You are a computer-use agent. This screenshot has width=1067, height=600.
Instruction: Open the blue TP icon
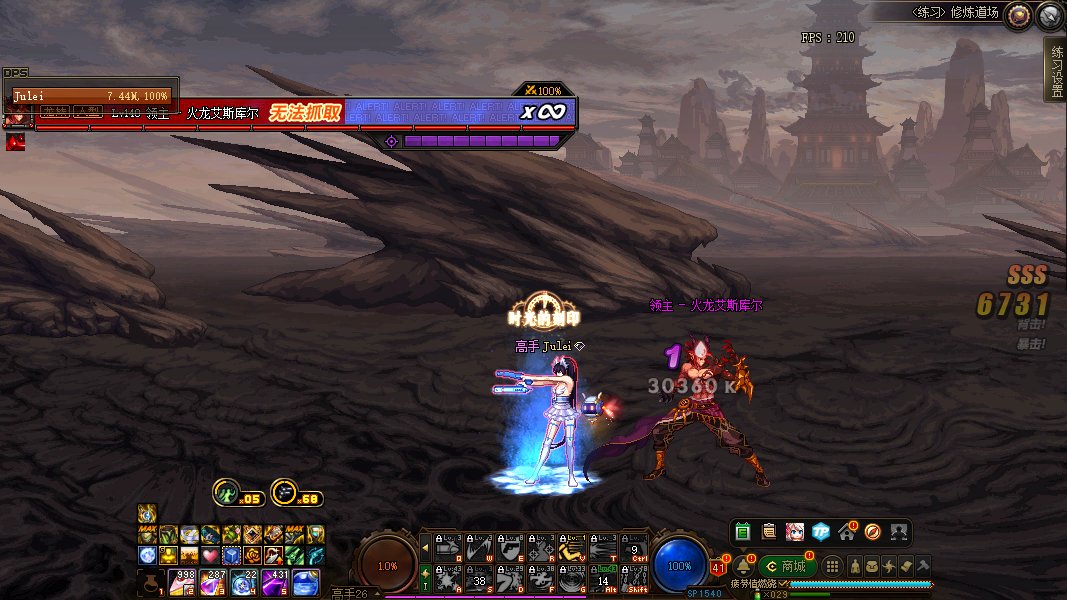click(820, 531)
